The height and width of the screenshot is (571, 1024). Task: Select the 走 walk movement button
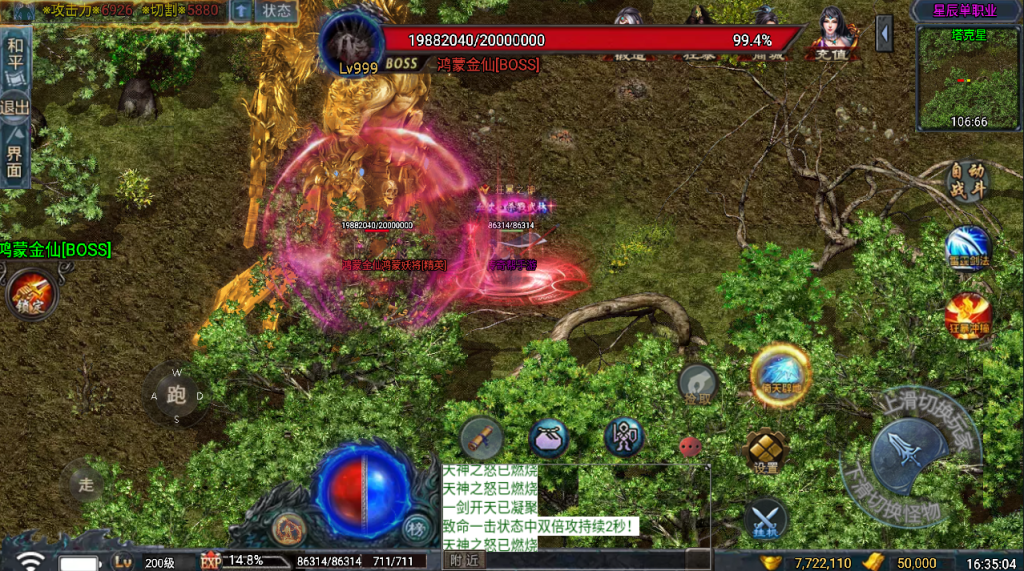coord(86,485)
